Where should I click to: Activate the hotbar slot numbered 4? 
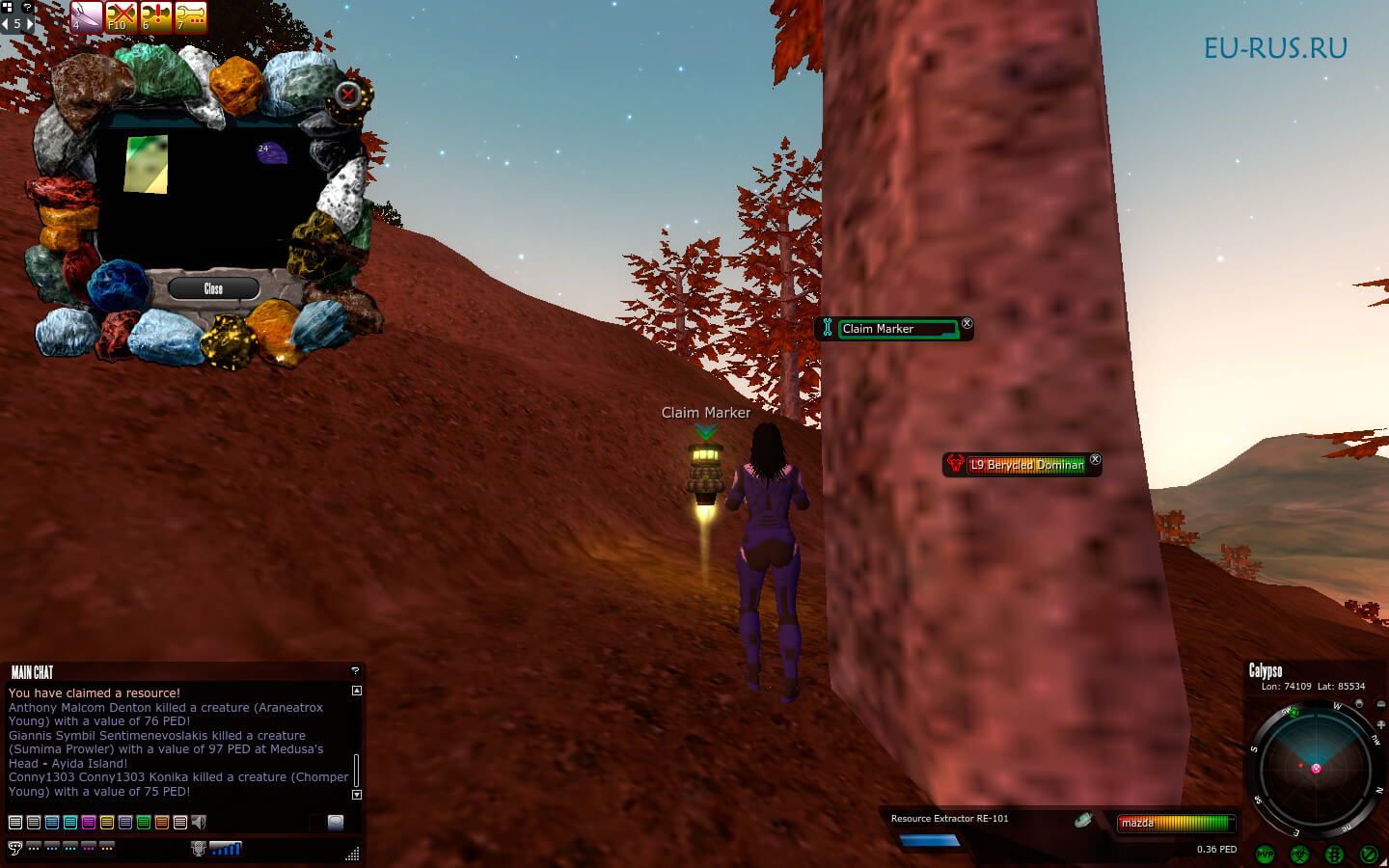(x=86, y=16)
